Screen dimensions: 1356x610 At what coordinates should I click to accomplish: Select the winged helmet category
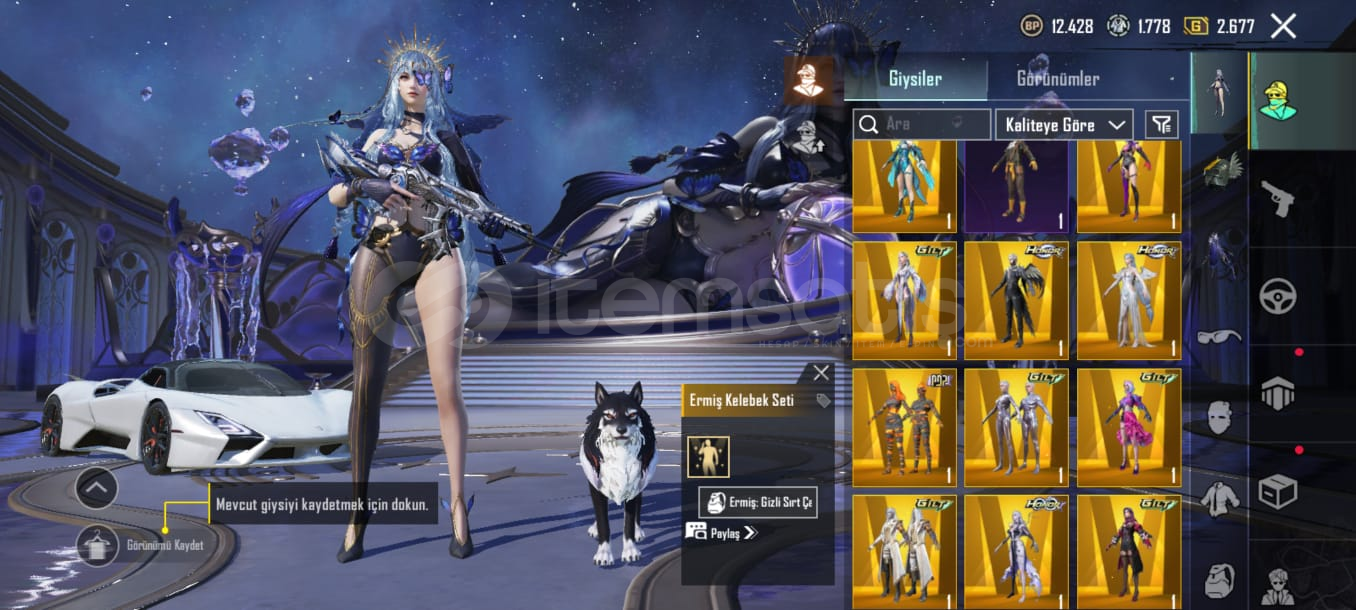click(1219, 169)
